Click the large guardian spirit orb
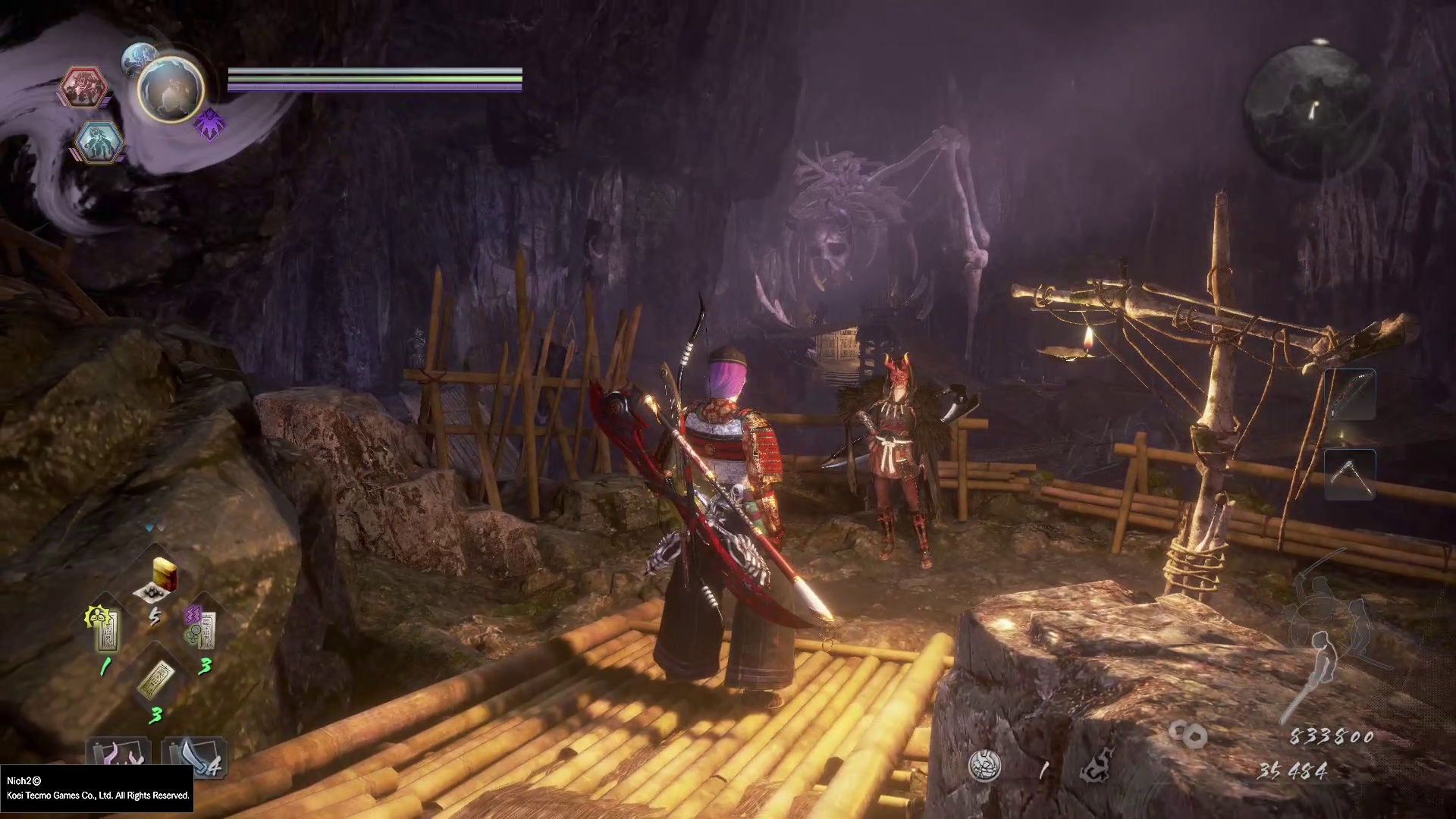Screen dimensions: 1456x819 (x=171, y=89)
